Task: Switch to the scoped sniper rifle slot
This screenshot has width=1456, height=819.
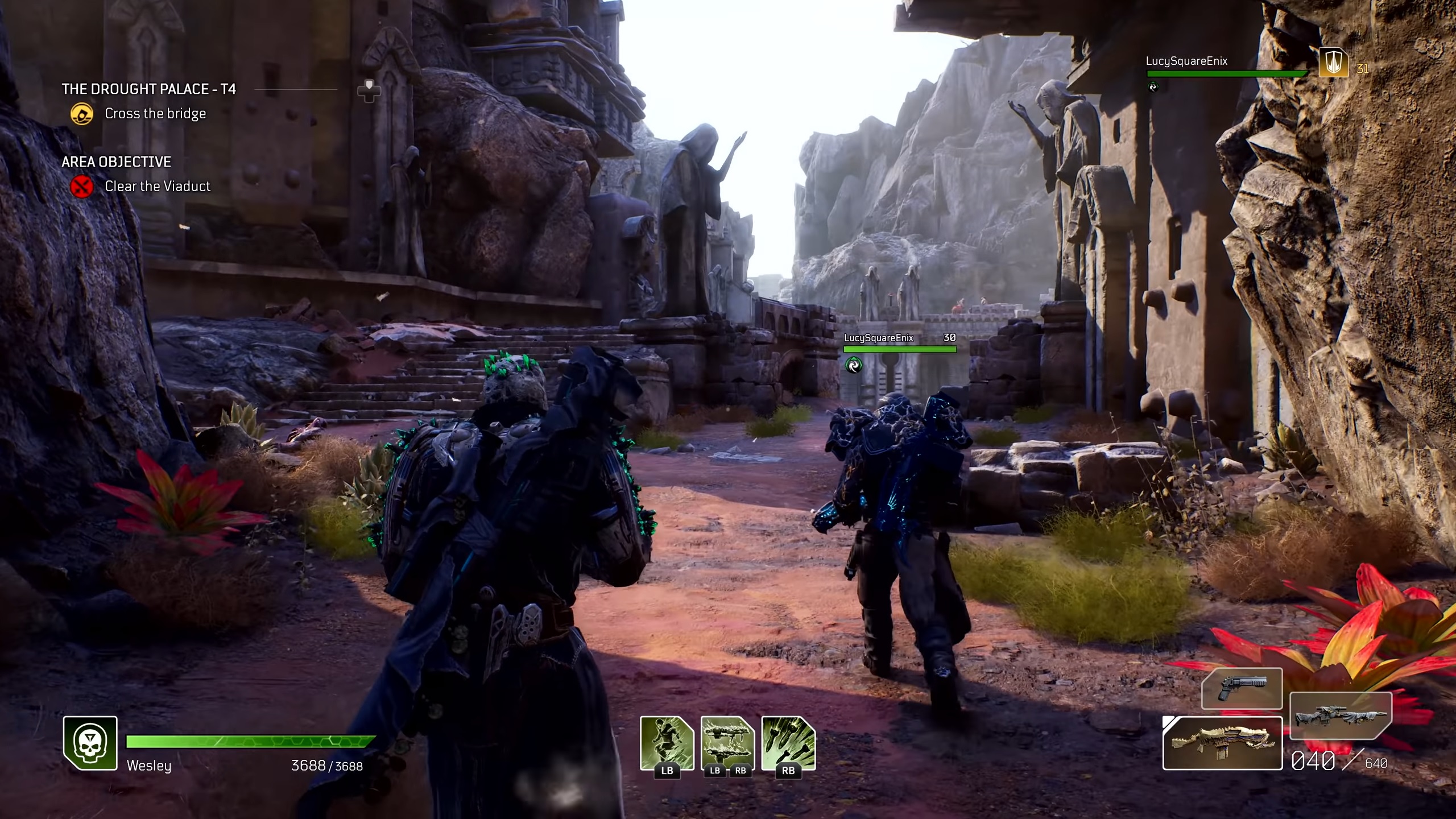Action: [1340, 715]
